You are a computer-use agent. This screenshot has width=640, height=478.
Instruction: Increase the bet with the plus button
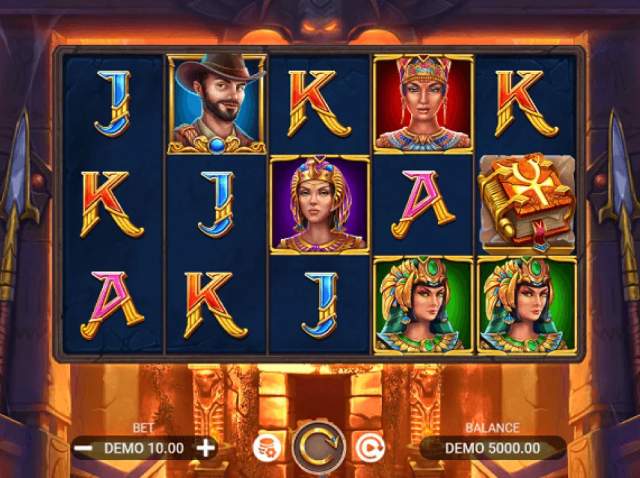click(206, 448)
